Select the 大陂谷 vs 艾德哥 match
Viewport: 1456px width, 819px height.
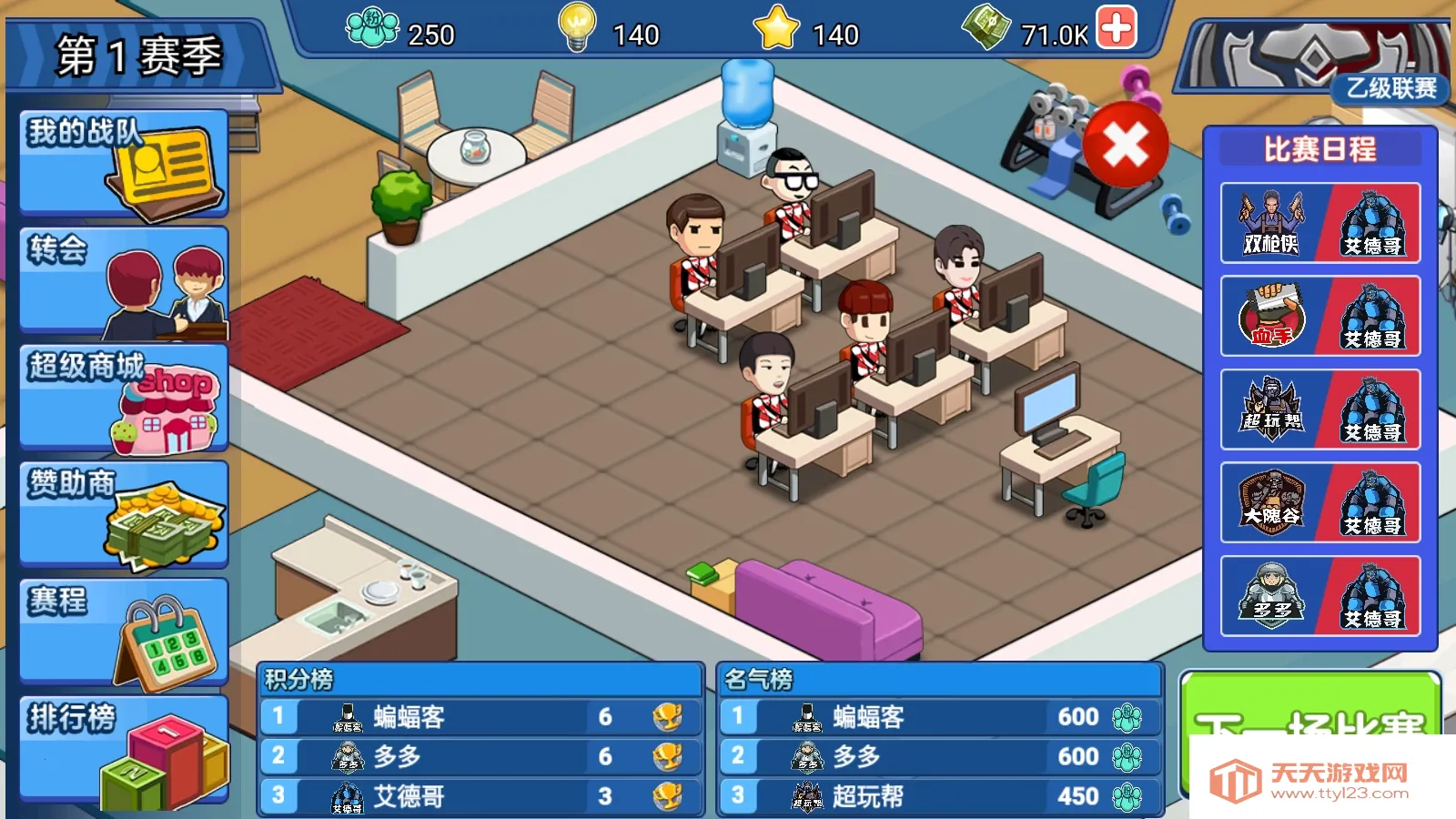click(1319, 503)
